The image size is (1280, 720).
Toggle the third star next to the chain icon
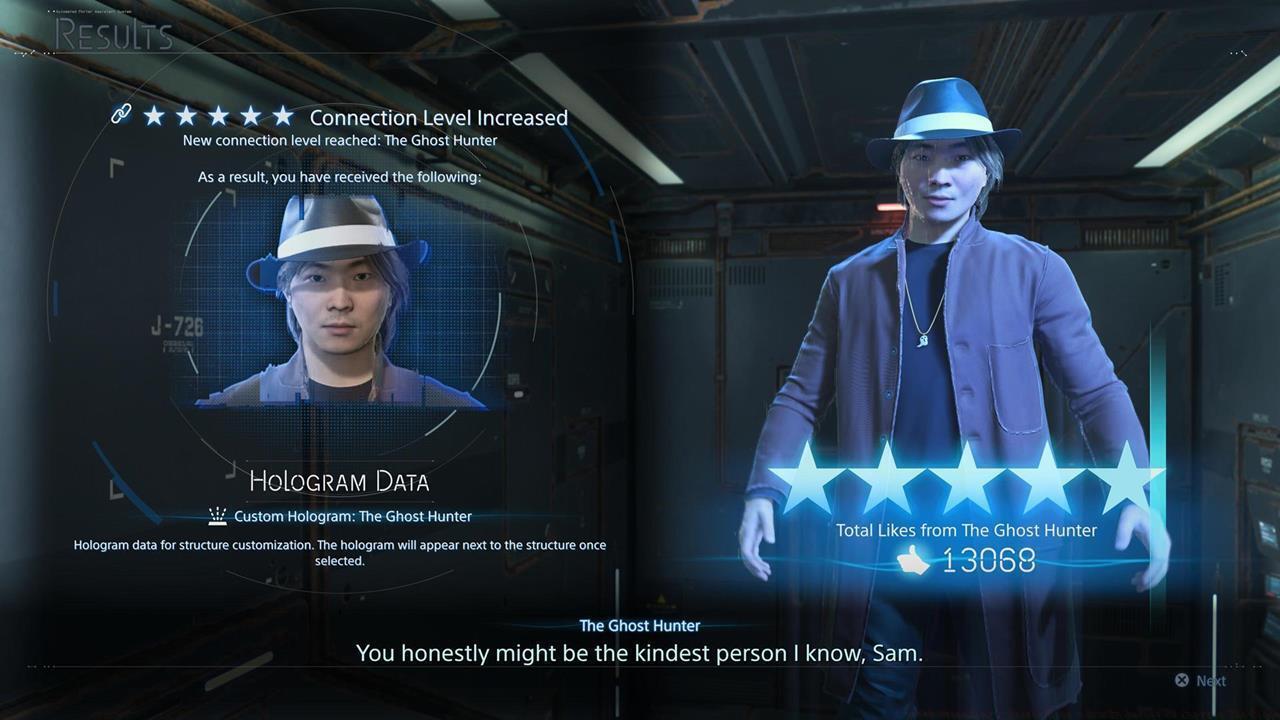218,116
